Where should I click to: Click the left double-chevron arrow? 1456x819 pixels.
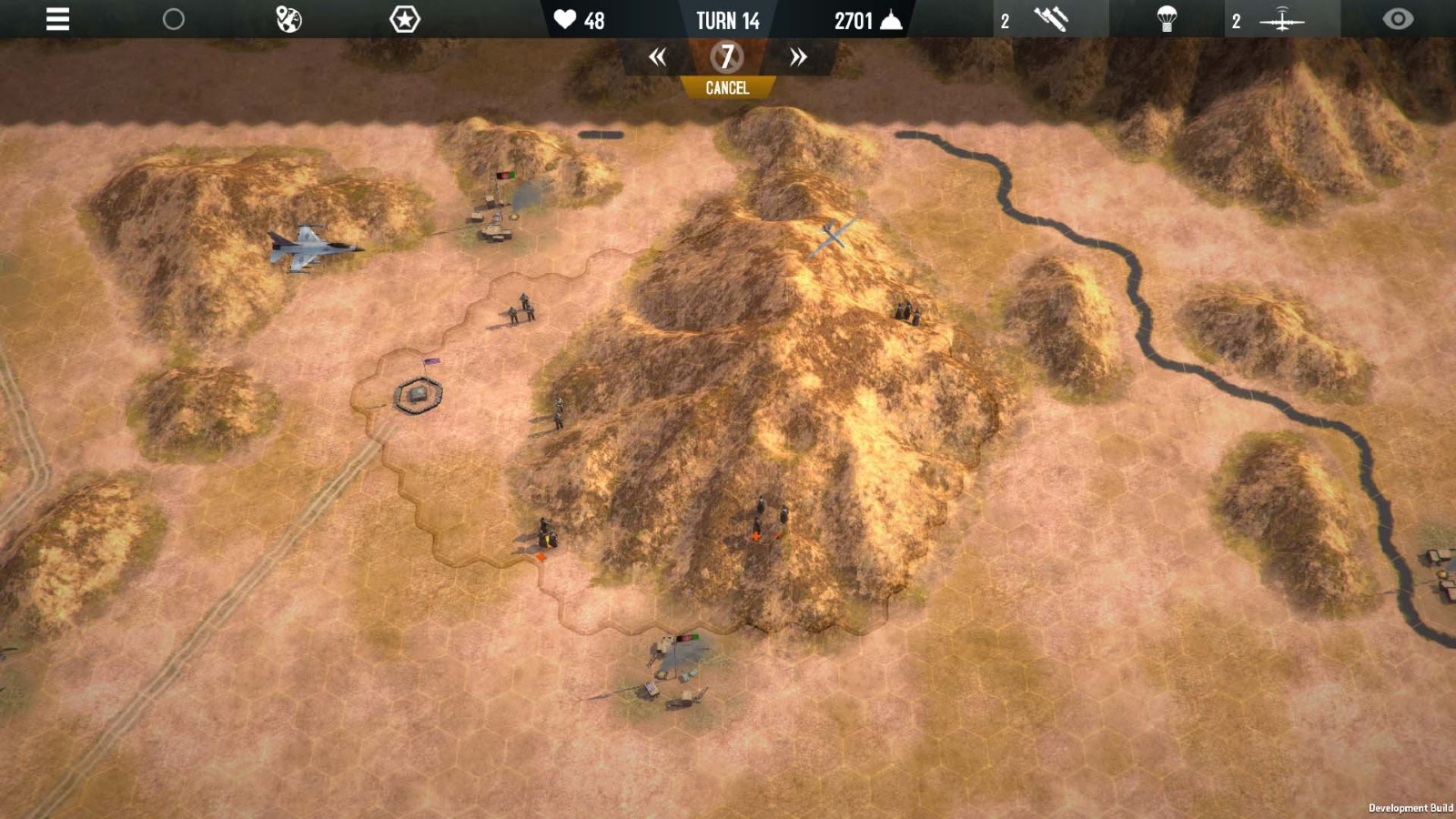coord(659,56)
